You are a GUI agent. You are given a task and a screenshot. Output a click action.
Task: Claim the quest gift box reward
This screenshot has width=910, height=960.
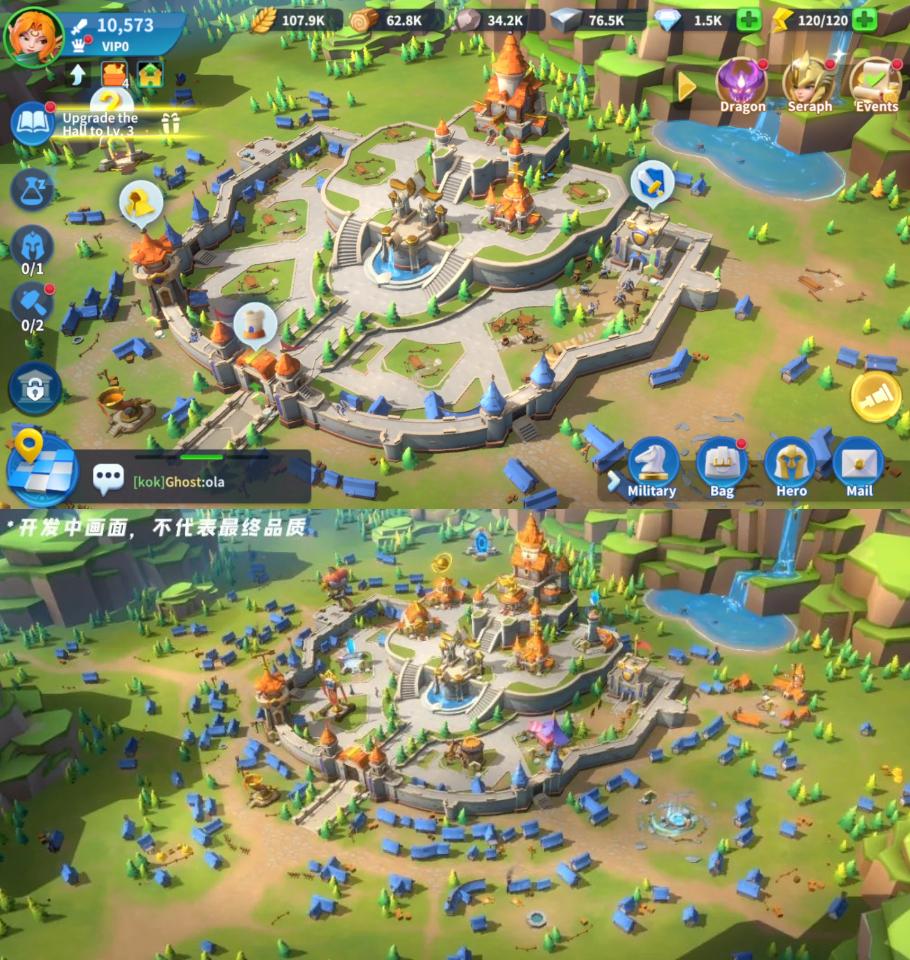pos(170,124)
